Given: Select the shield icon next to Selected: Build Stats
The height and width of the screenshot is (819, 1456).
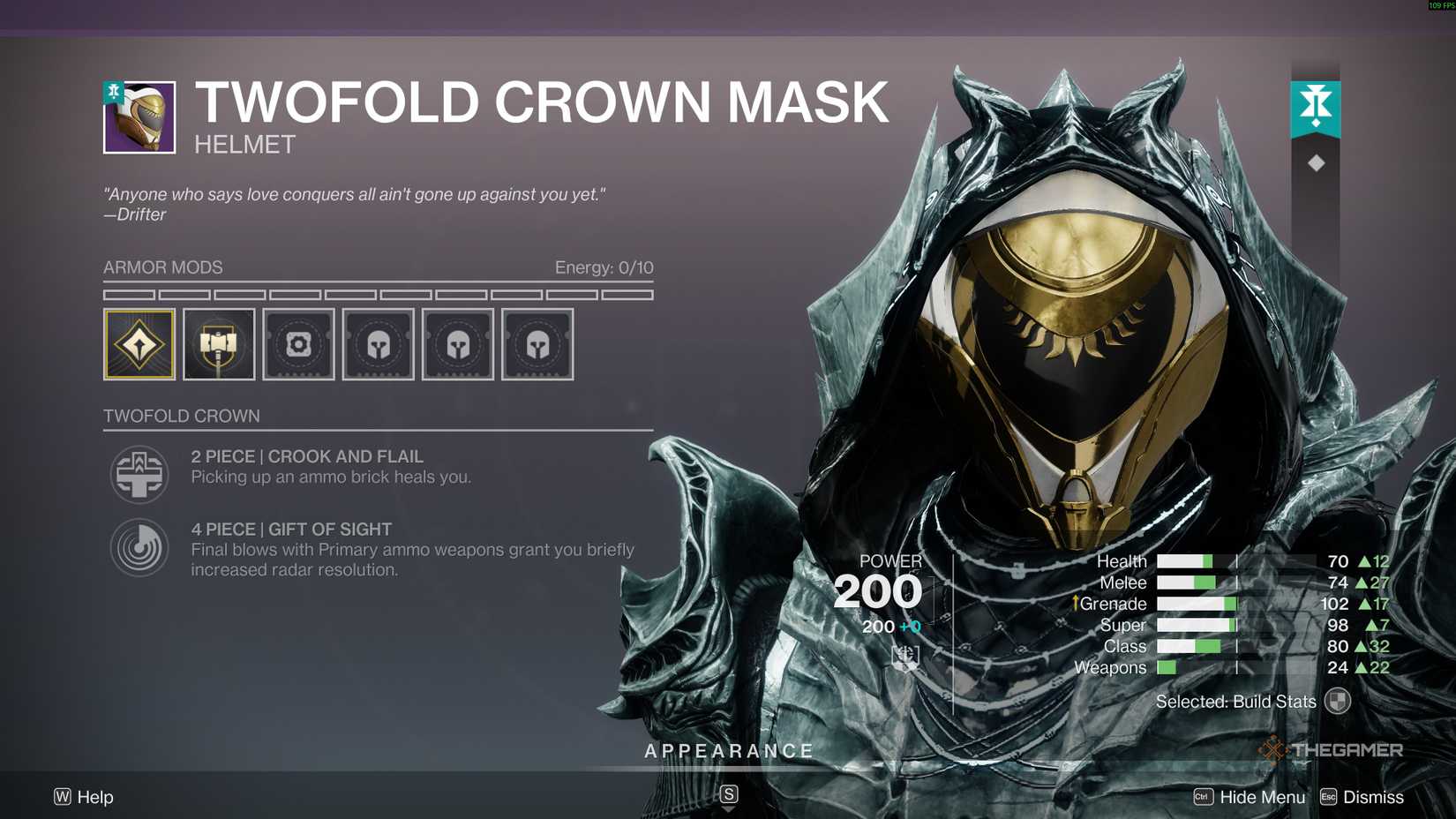Looking at the screenshot, I should pyautogui.click(x=1339, y=701).
